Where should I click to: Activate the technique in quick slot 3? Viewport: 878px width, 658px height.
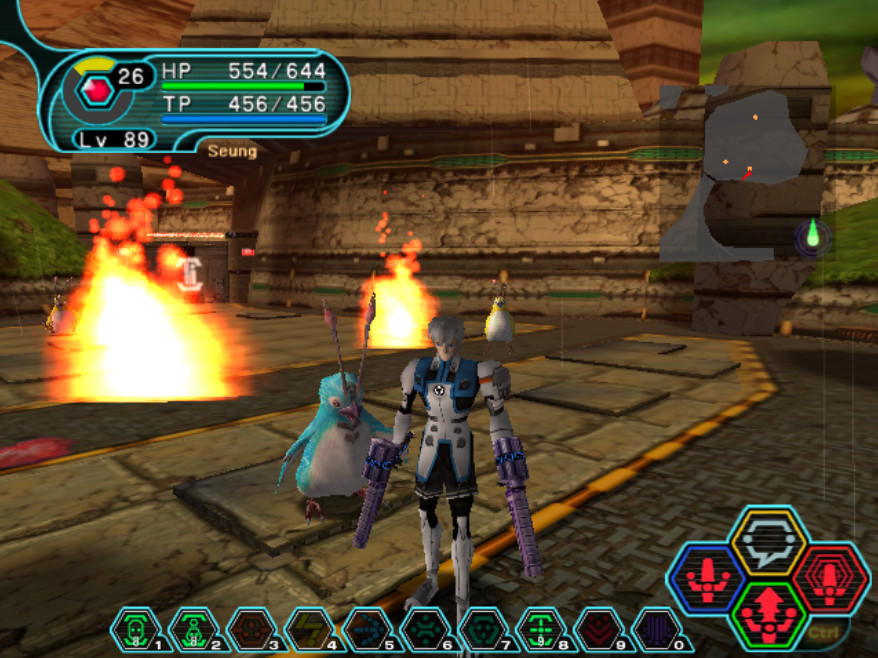(250, 630)
